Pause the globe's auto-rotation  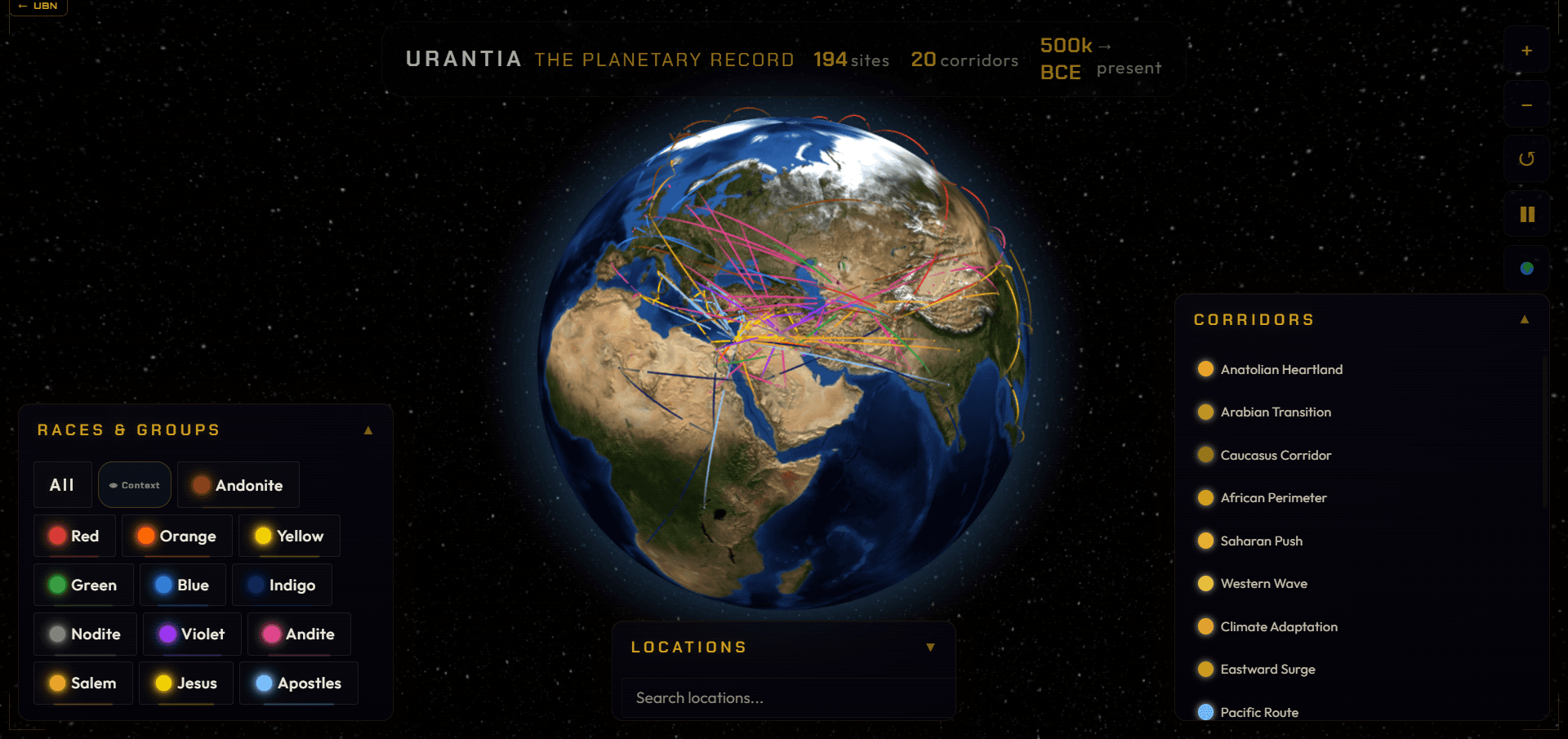click(1526, 213)
